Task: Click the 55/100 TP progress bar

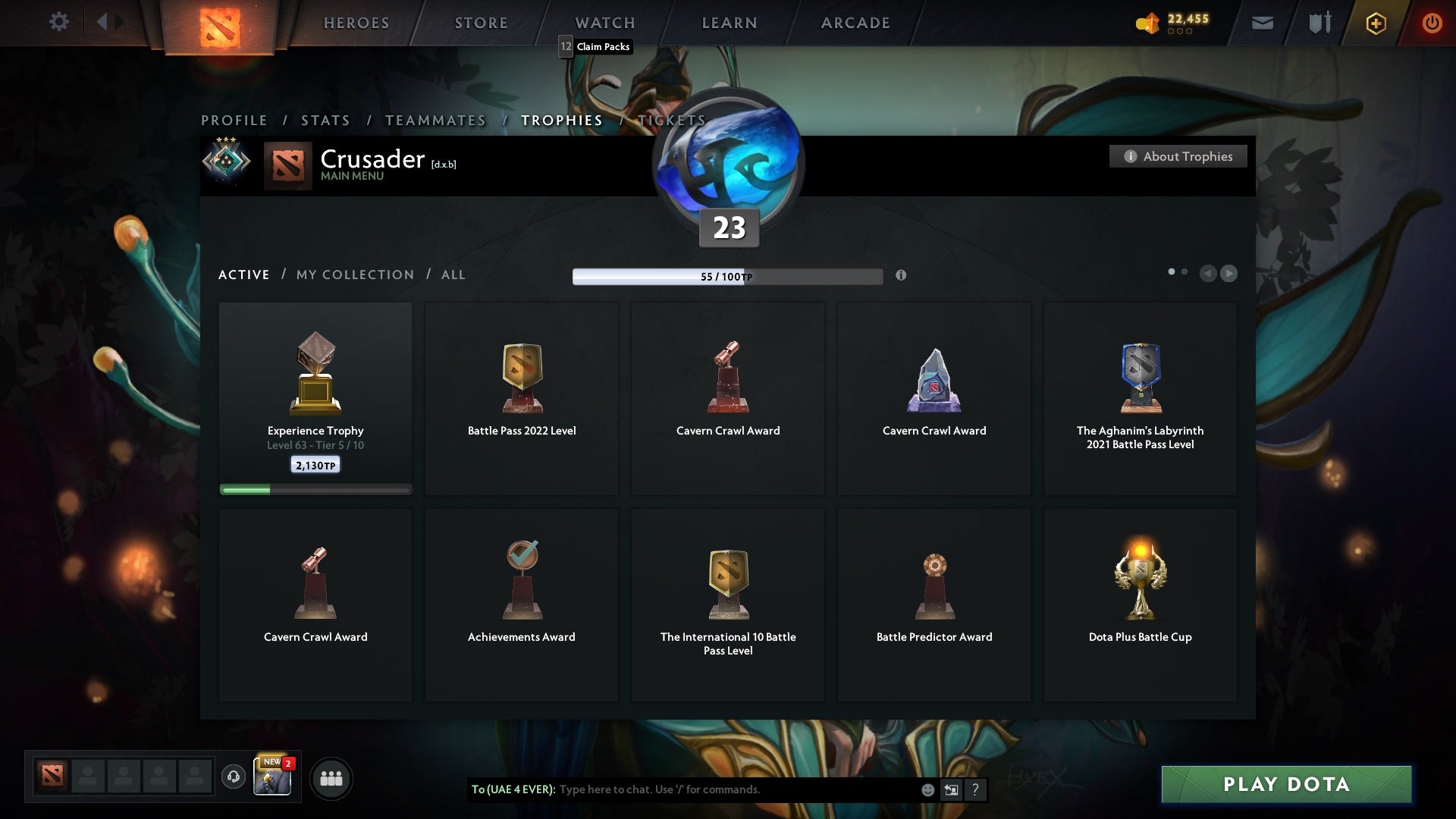Action: tap(727, 276)
